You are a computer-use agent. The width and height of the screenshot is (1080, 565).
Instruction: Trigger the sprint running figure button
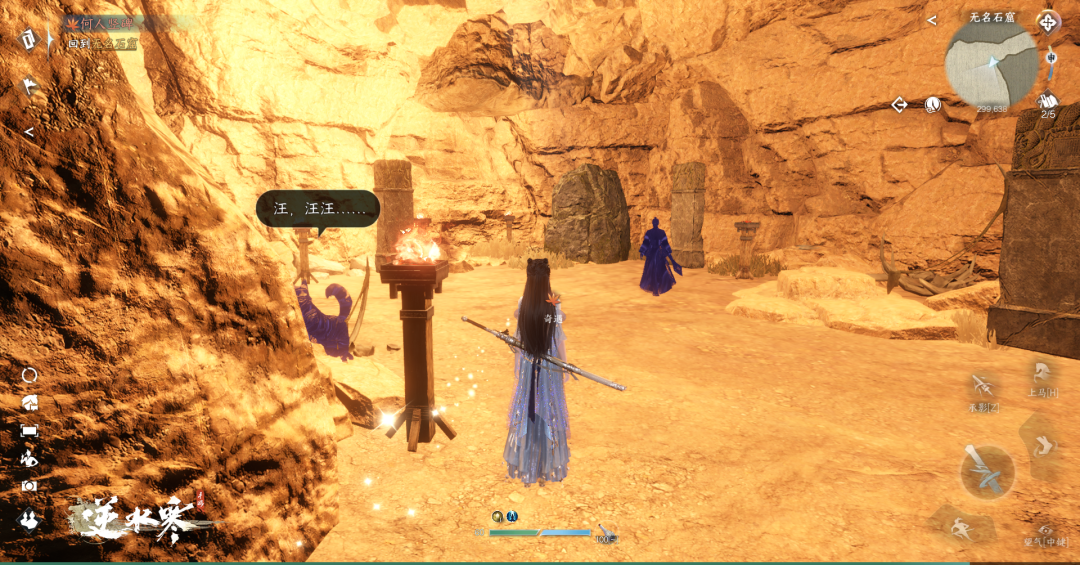pyautogui.click(x=962, y=525)
